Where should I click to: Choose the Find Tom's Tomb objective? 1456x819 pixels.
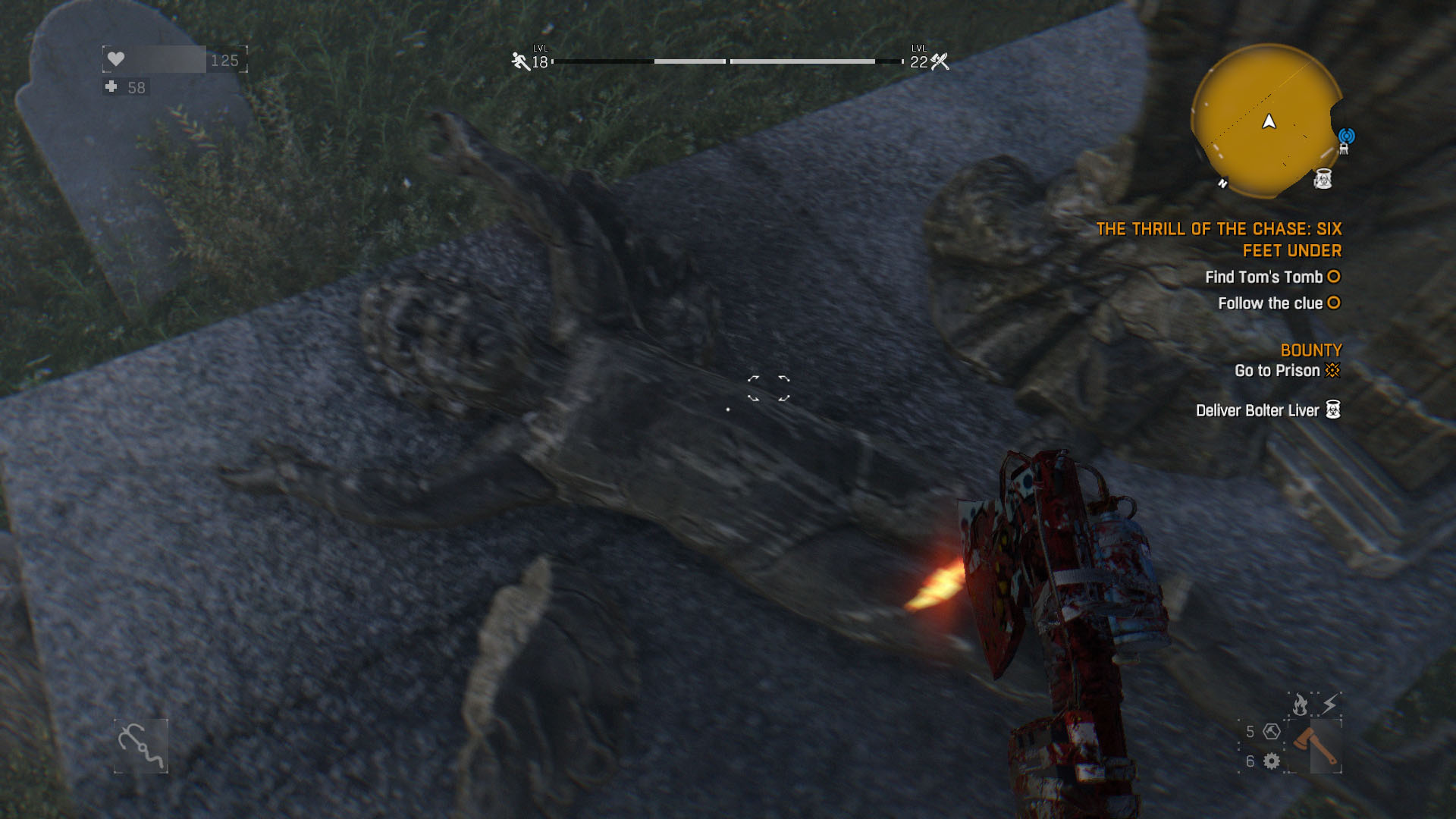point(1264,278)
